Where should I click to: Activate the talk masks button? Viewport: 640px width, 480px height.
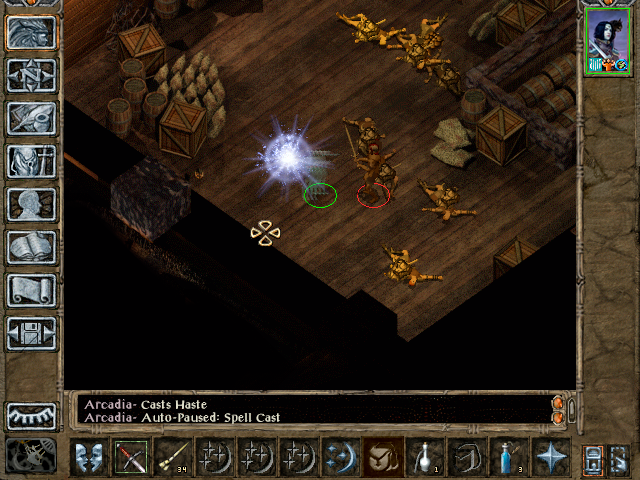tap(89, 457)
